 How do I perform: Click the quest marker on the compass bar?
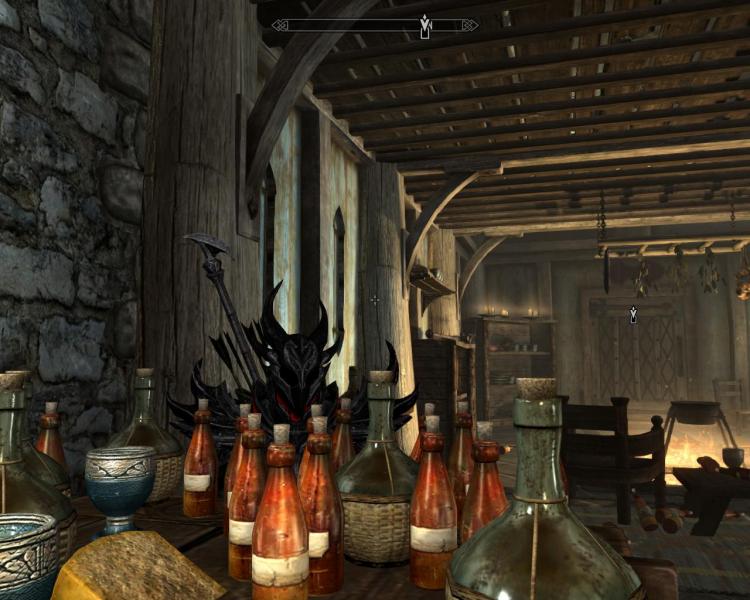pos(425,26)
